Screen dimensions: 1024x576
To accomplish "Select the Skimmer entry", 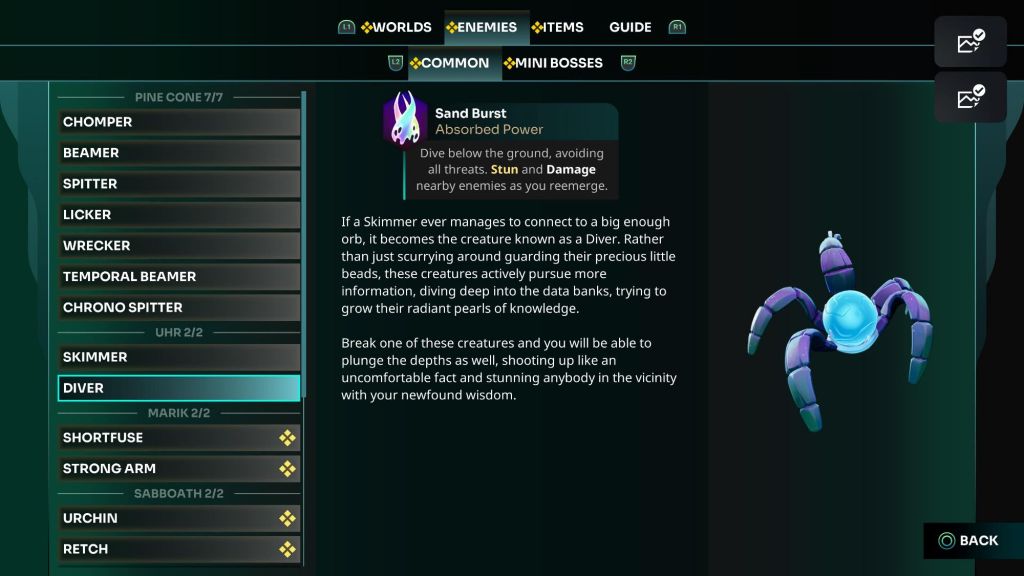I will point(179,357).
